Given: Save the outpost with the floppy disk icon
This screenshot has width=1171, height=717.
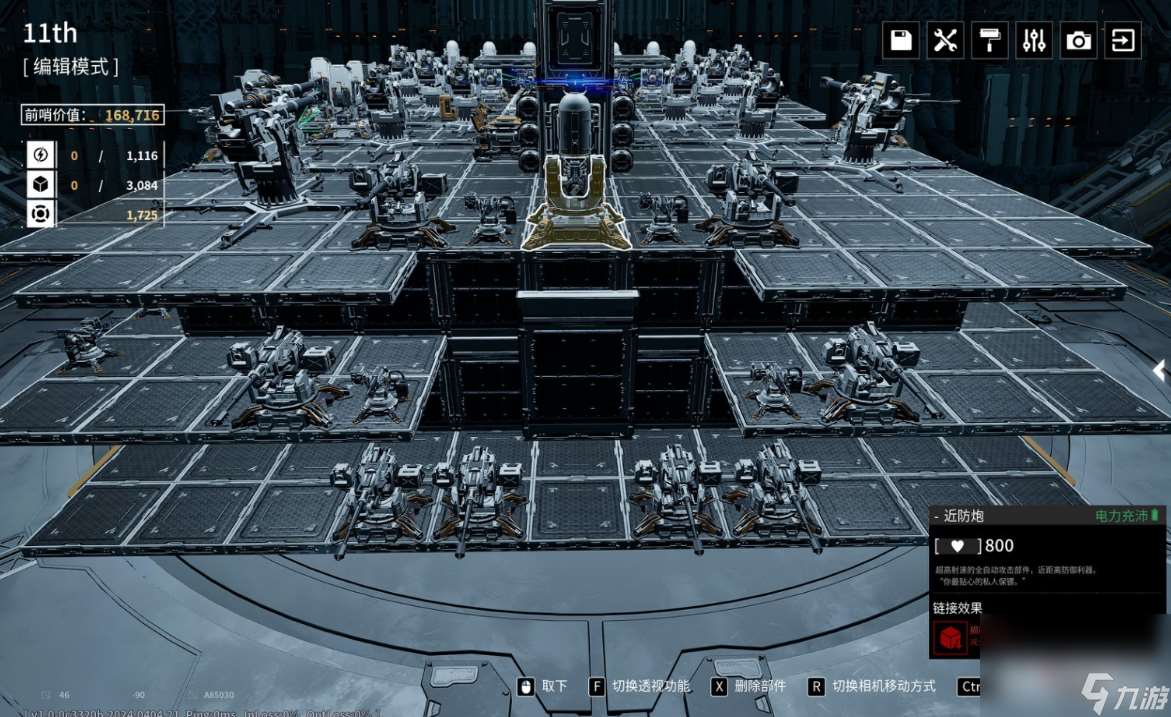Looking at the screenshot, I should click(901, 40).
